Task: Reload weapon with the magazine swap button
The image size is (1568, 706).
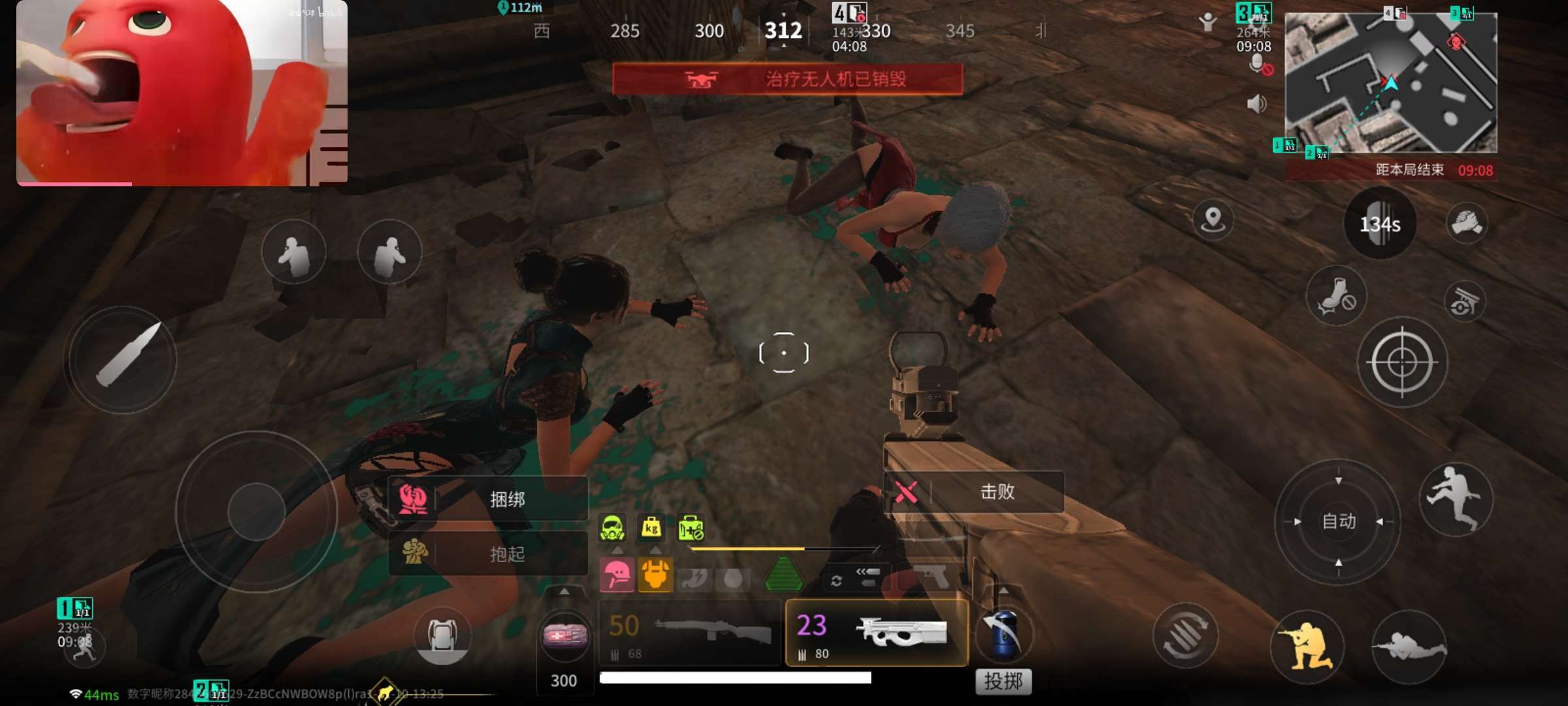Action: [x=1185, y=635]
